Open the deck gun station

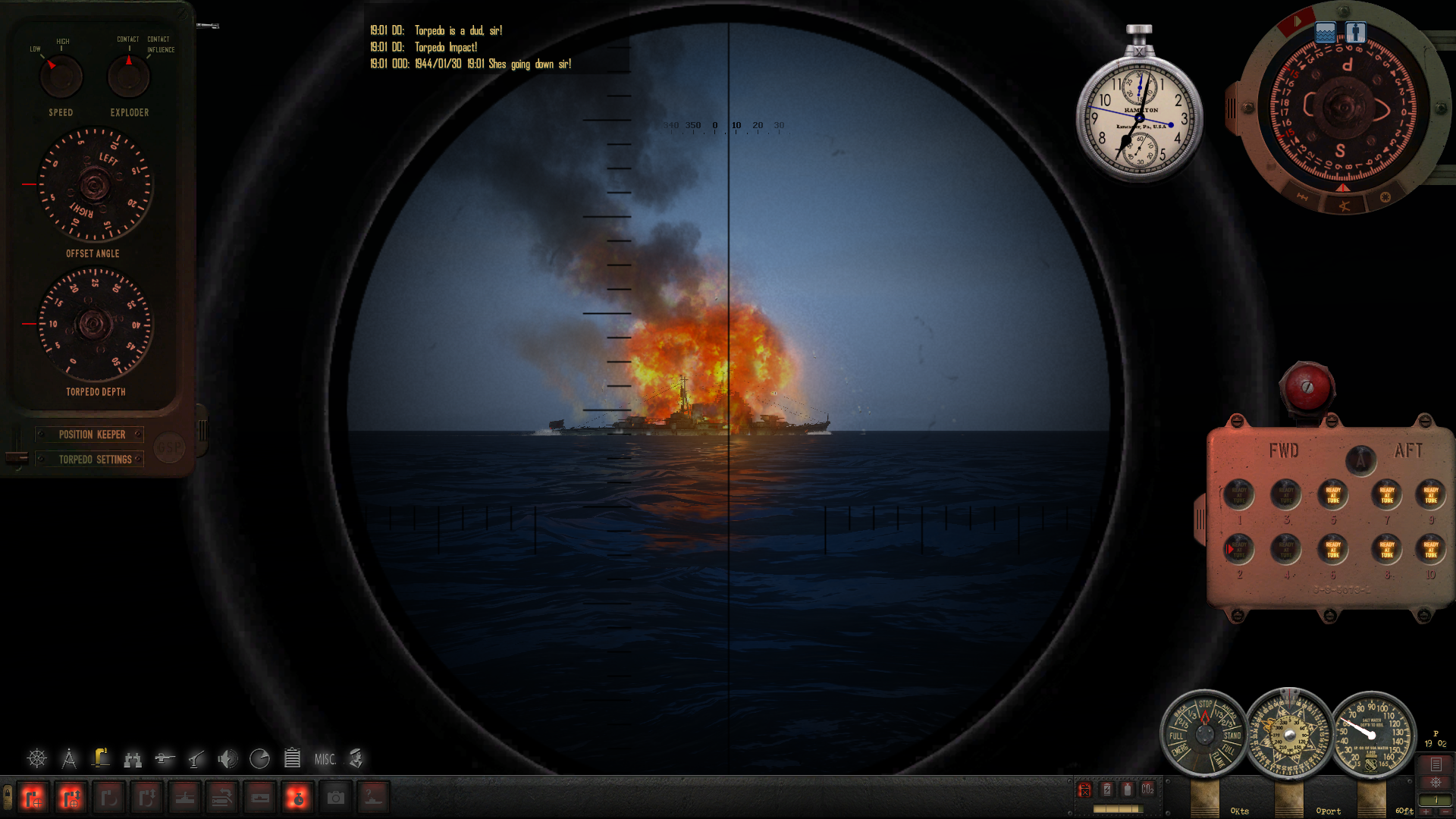click(x=165, y=758)
